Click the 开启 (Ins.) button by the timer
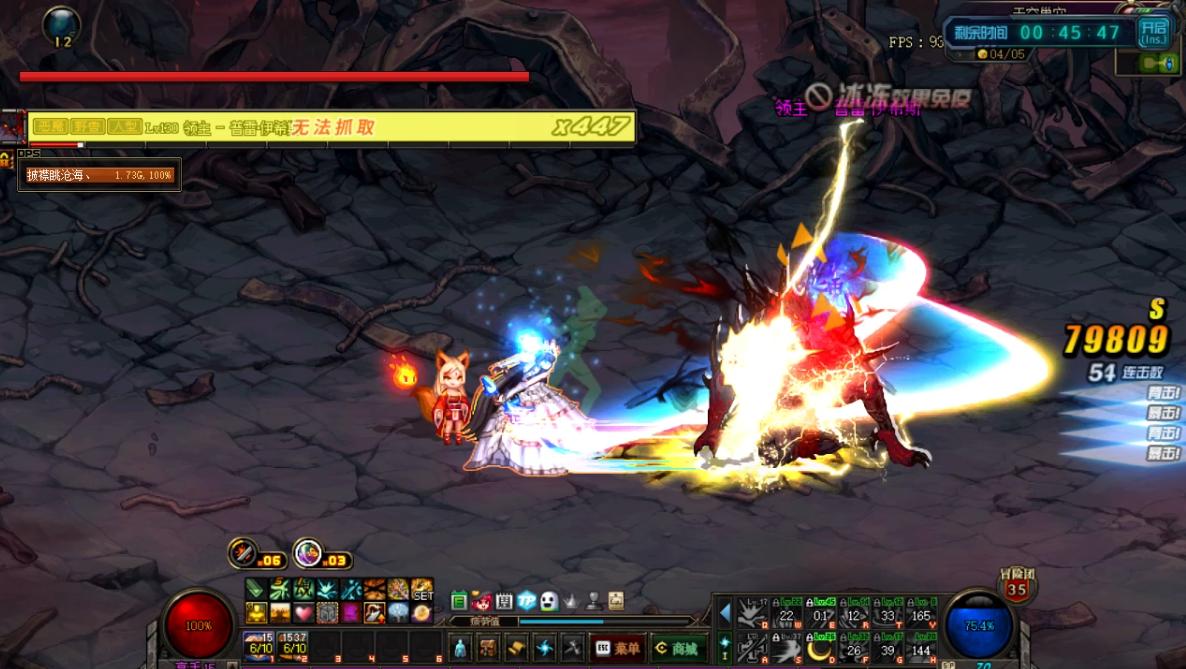 (1151, 32)
